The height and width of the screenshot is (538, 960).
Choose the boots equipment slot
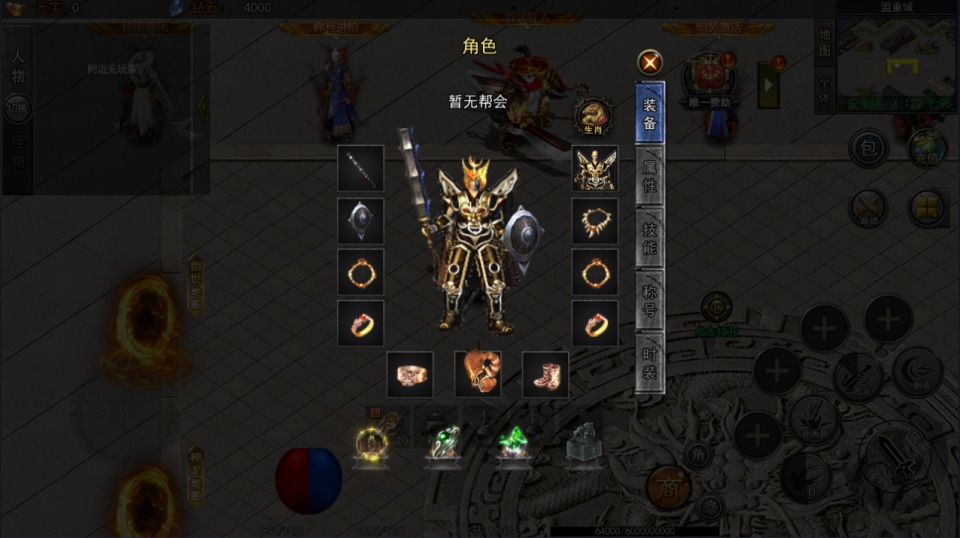[x=545, y=374]
